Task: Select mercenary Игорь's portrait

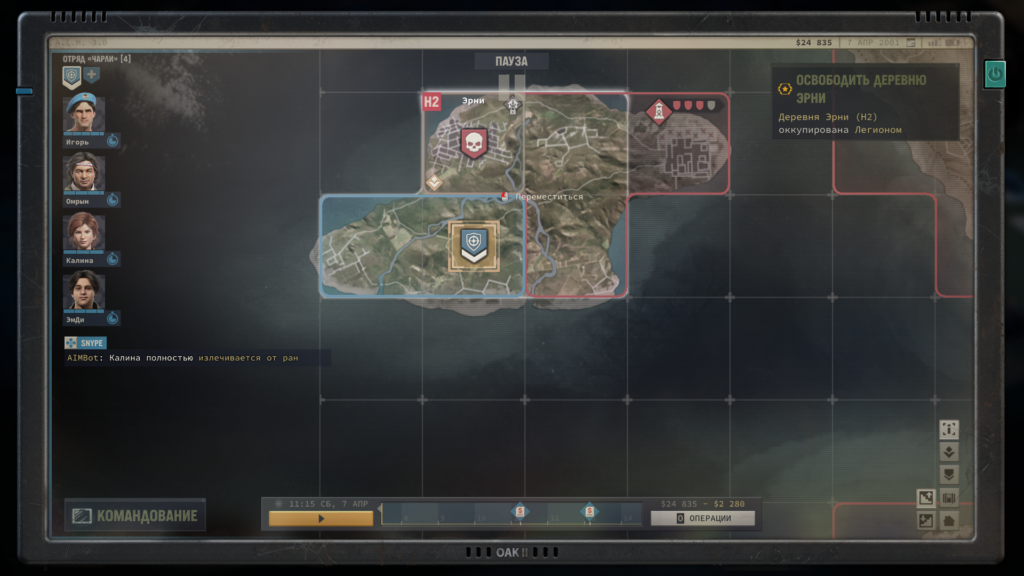Action: [x=84, y=115]
